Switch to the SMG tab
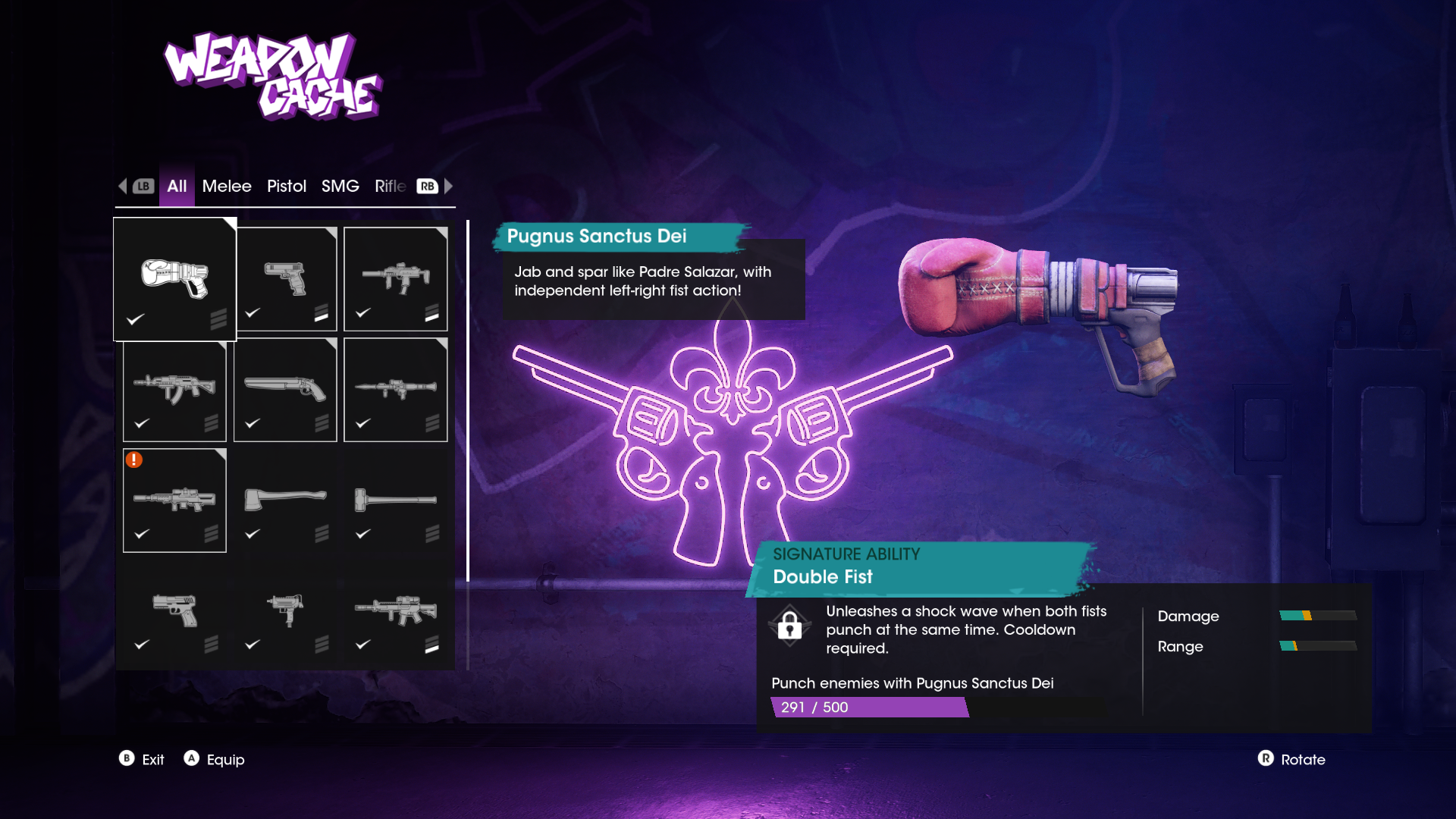Screen dimensions: 1456x819 pos(340,187)
